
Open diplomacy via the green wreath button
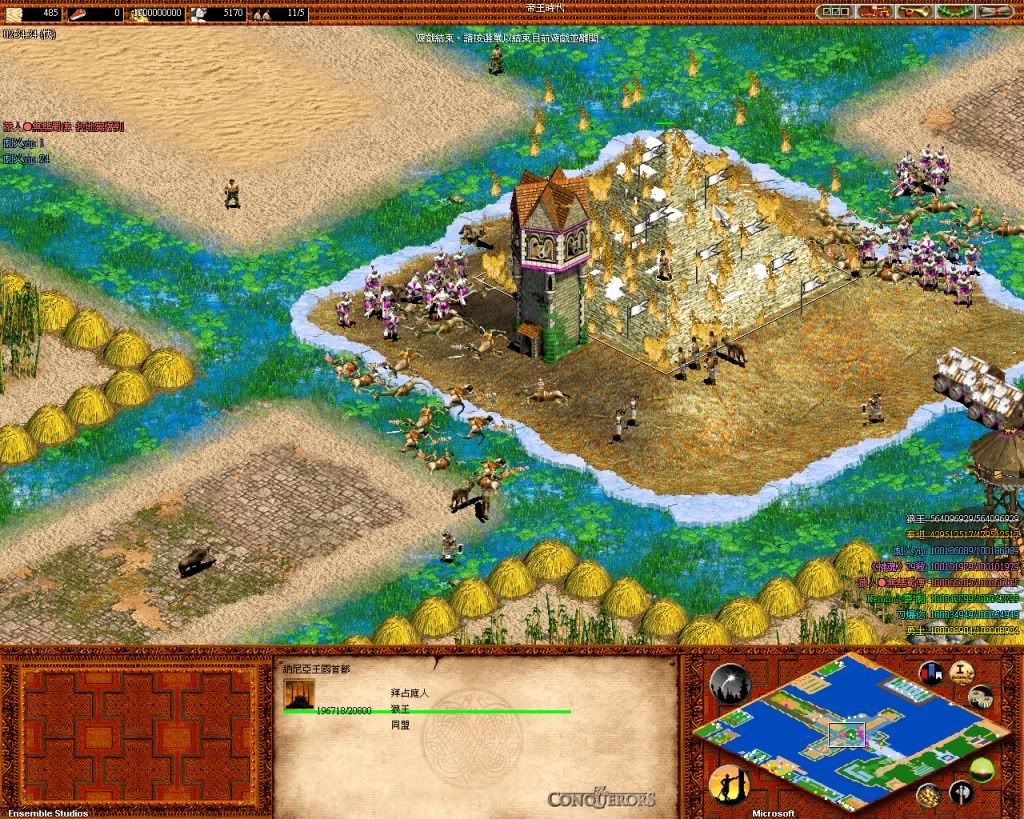pyautogui.click(x=951, y=12)
